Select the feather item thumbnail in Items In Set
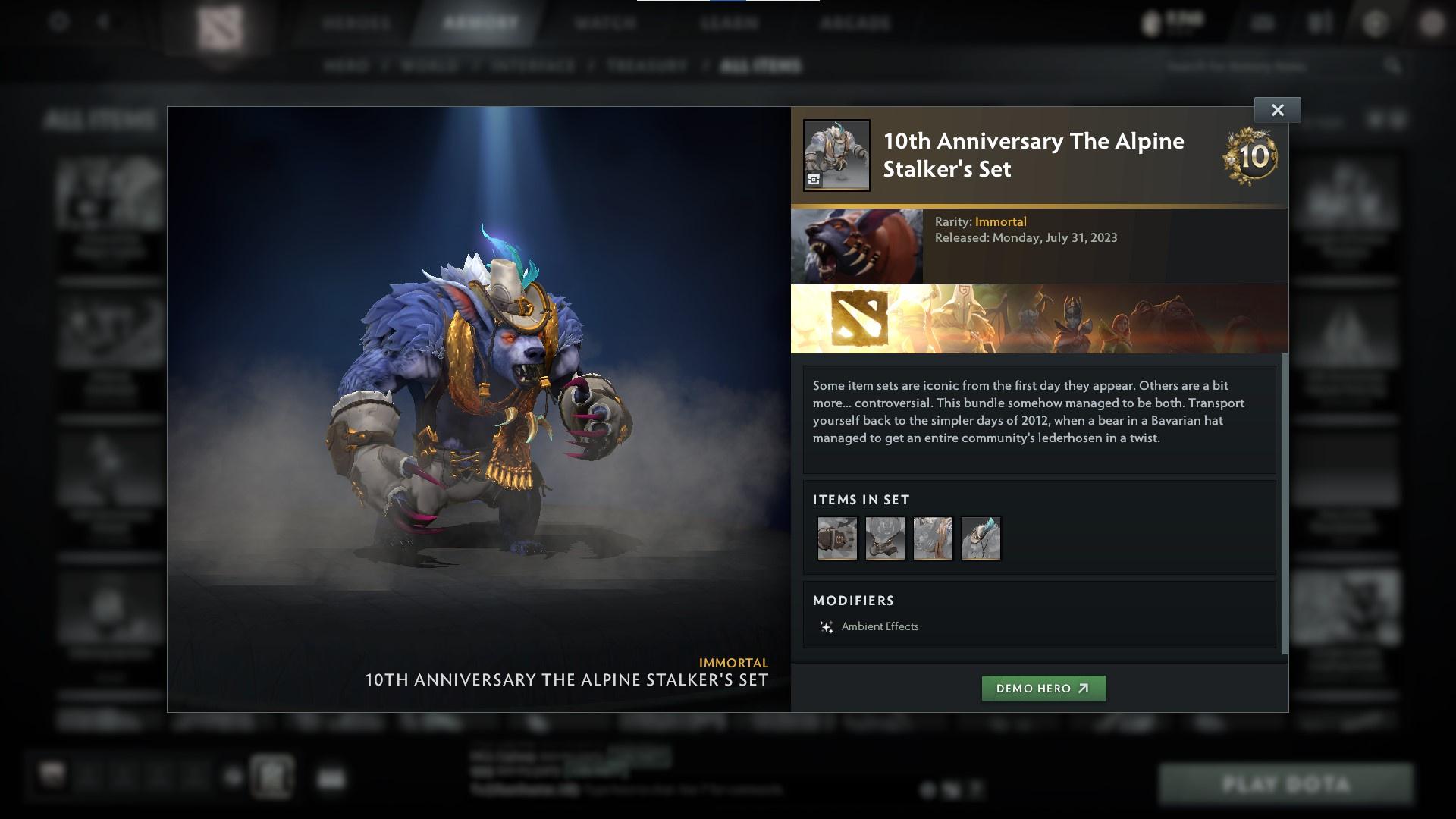The image size is (1456, 819). point(981,538)
